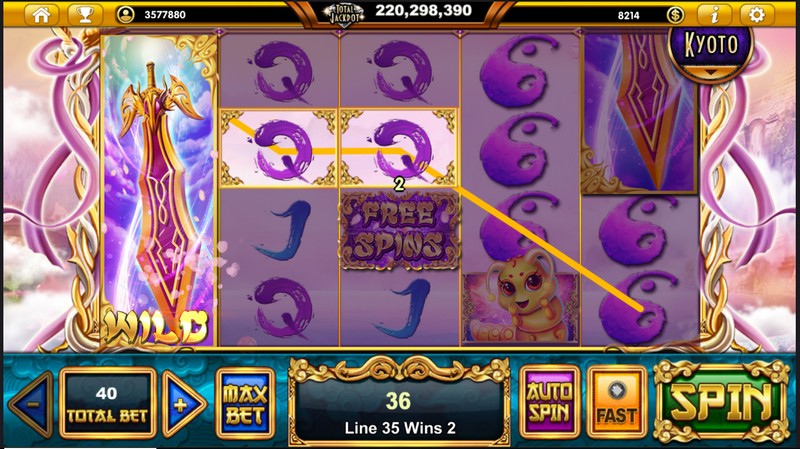
Task: Open the trophy achievements screen
Action: (85, 14)
